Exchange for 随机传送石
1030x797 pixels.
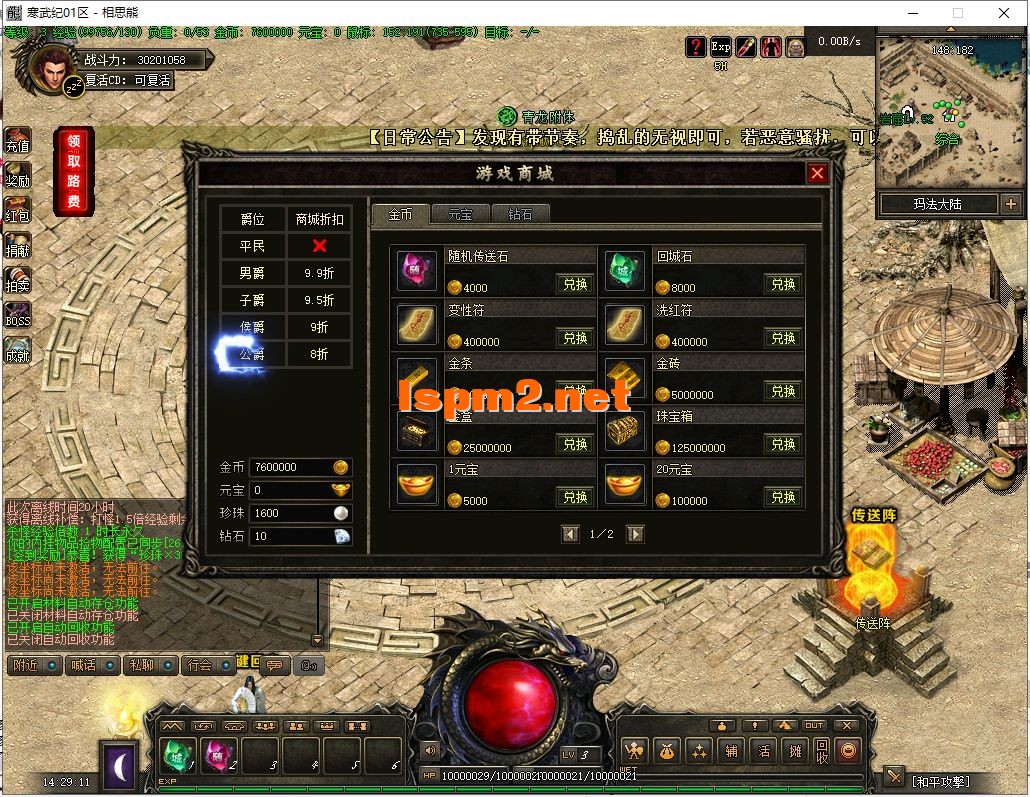click(x=575, y=284)
